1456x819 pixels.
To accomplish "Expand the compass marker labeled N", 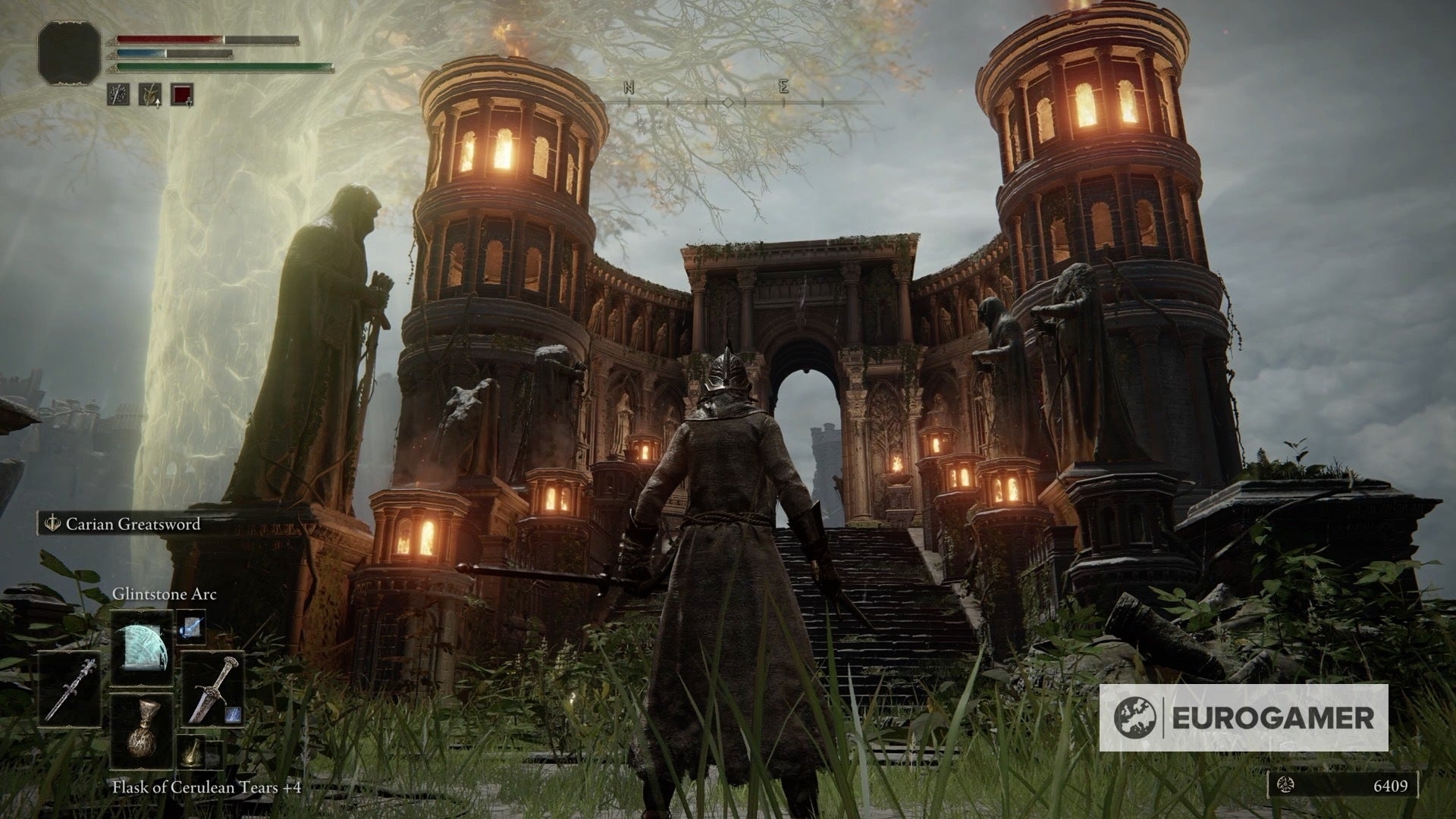I will click(629, 86).
